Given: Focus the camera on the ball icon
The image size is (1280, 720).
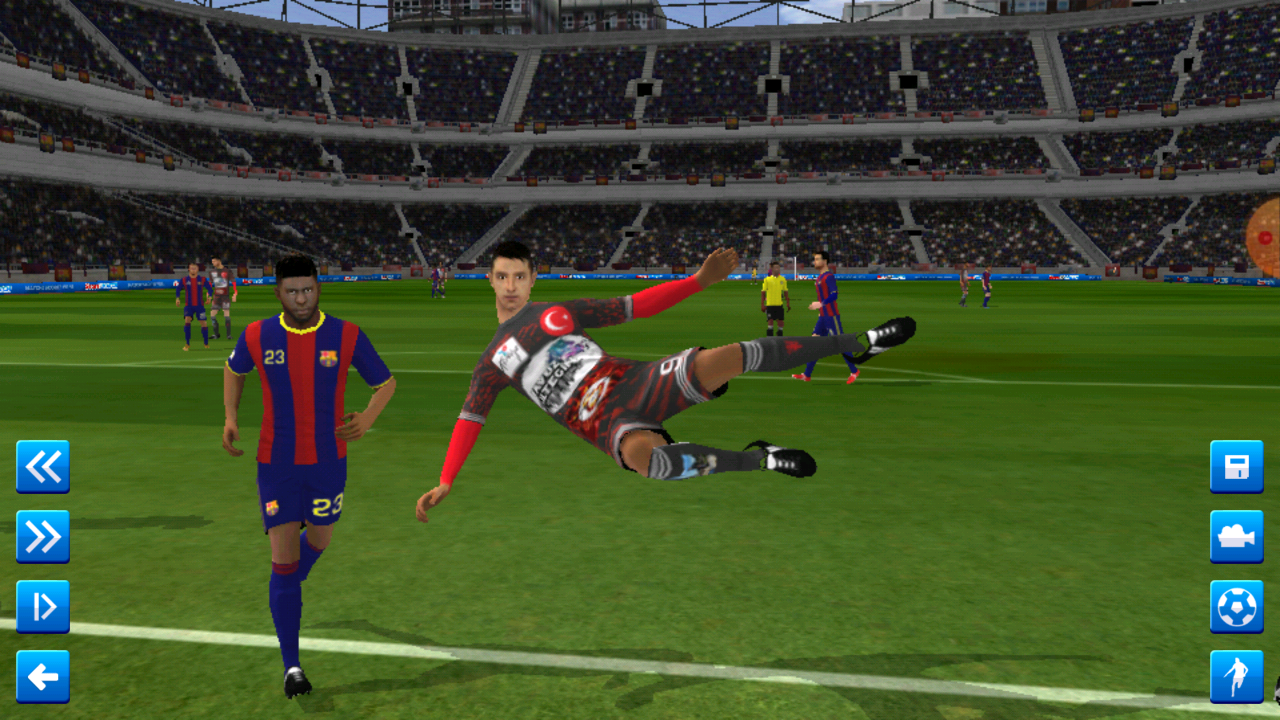Looking at the screenshot, I should [1237, 608].
